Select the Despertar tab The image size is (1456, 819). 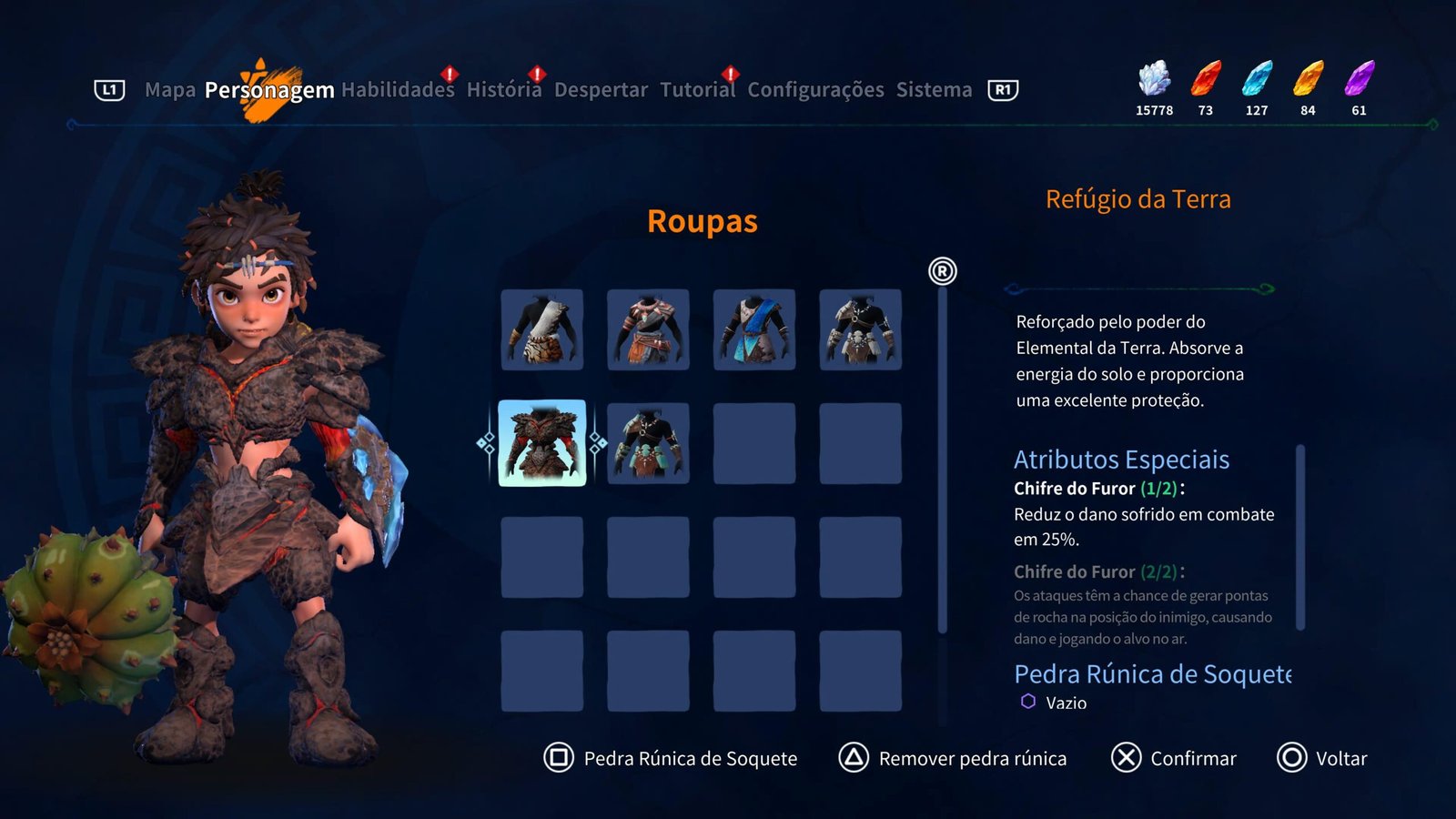601,90
